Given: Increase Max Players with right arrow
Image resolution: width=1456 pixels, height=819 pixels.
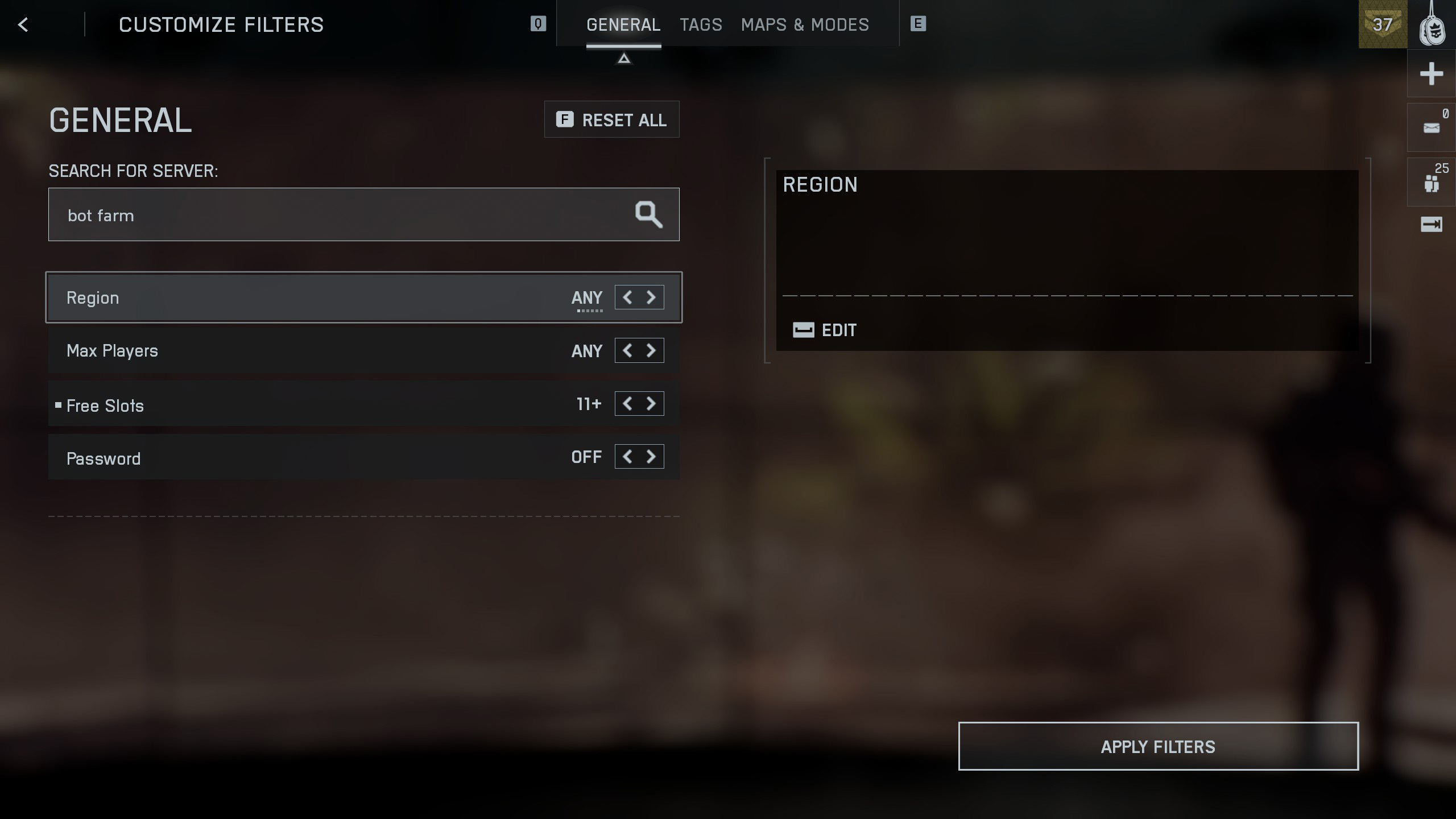Looking at the screenshot, I should tap(652, 350).
